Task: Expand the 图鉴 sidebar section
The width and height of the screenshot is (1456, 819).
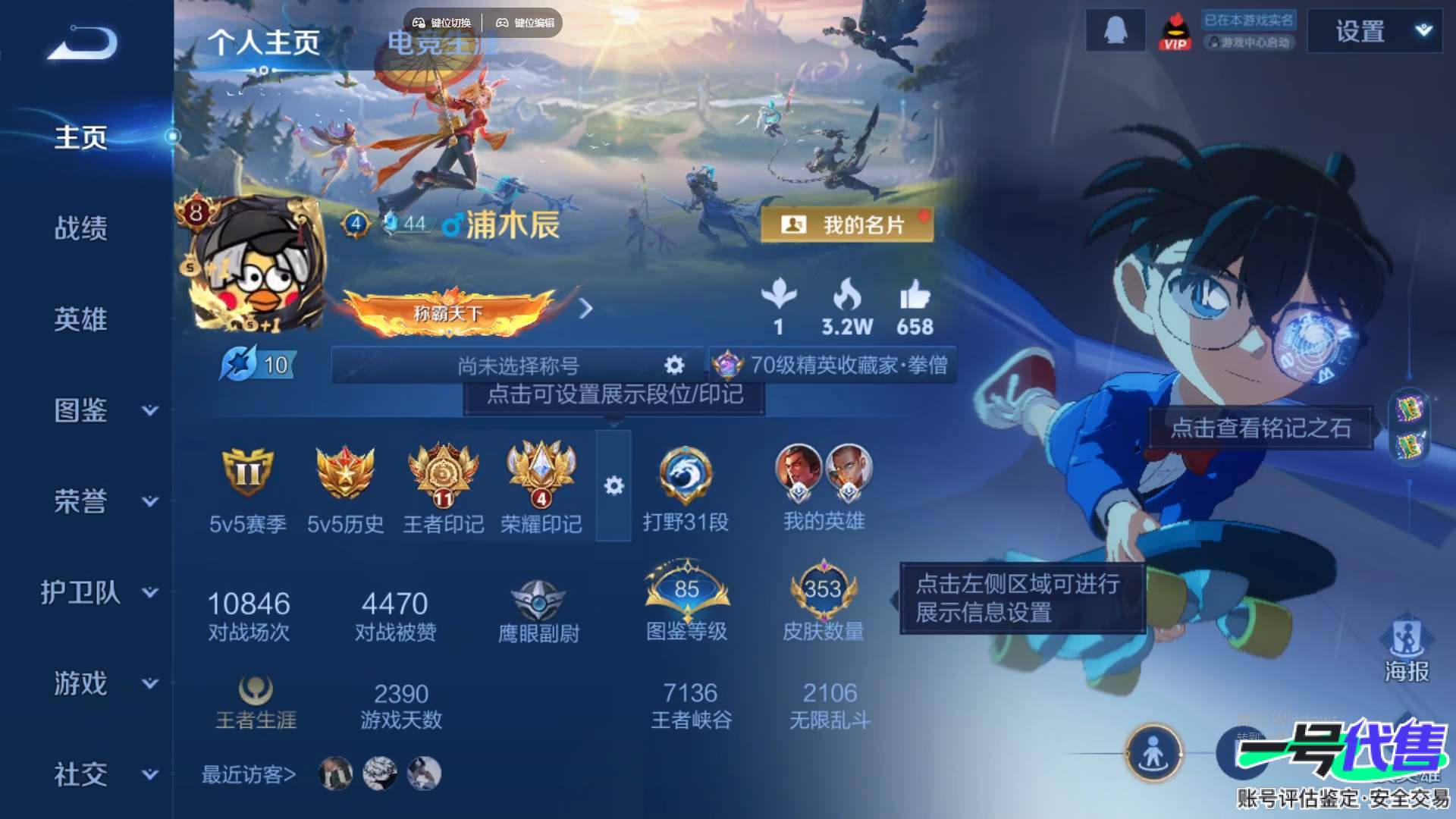Action: tap(81, 409)
